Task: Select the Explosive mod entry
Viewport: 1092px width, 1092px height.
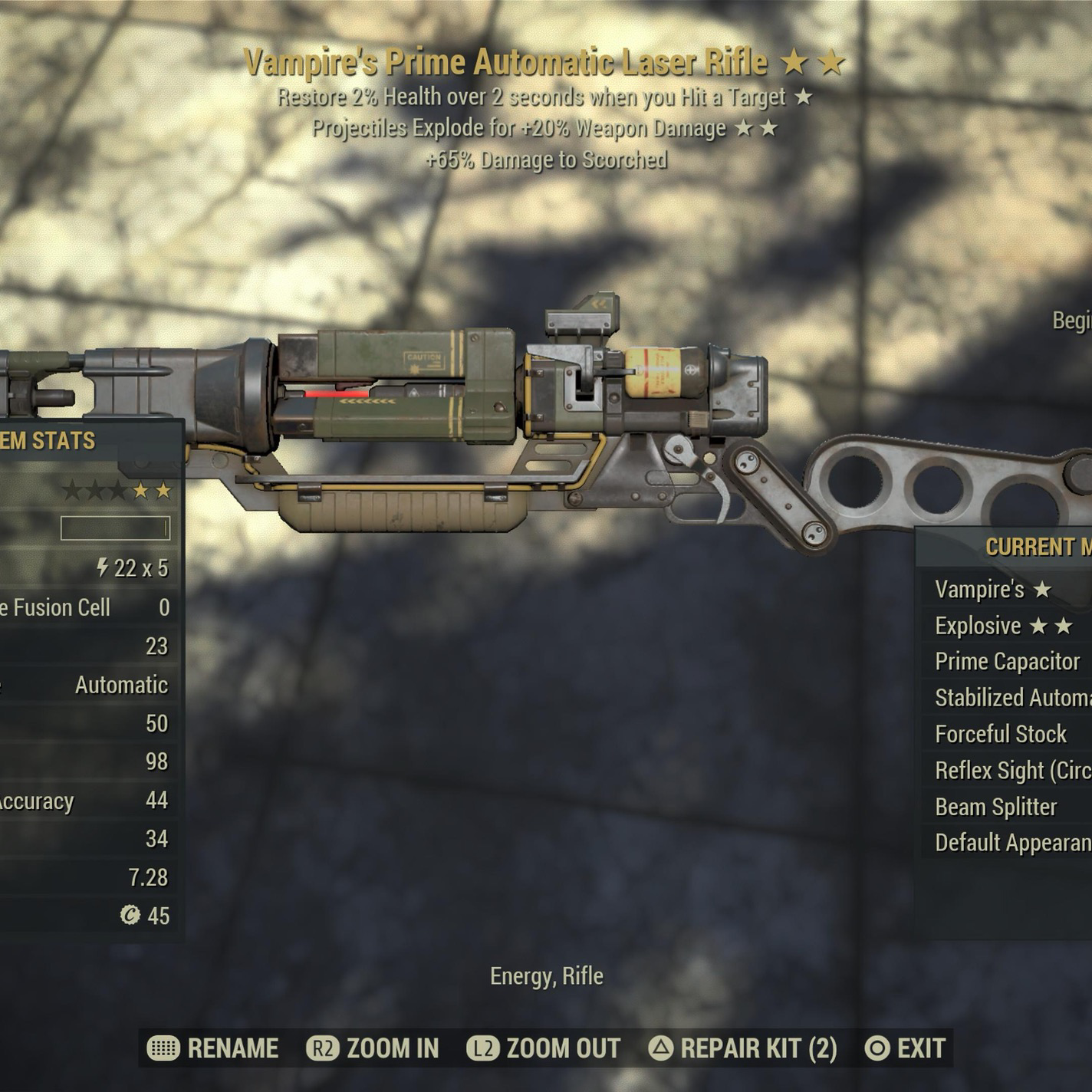Action: [1003, 626]
